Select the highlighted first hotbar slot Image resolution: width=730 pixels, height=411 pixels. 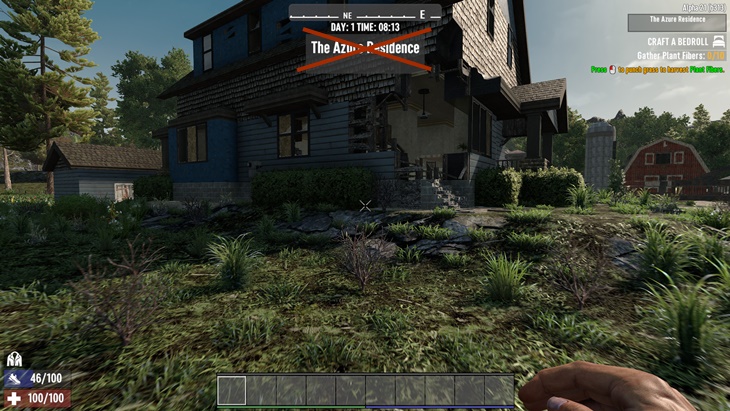coord(232,390)
